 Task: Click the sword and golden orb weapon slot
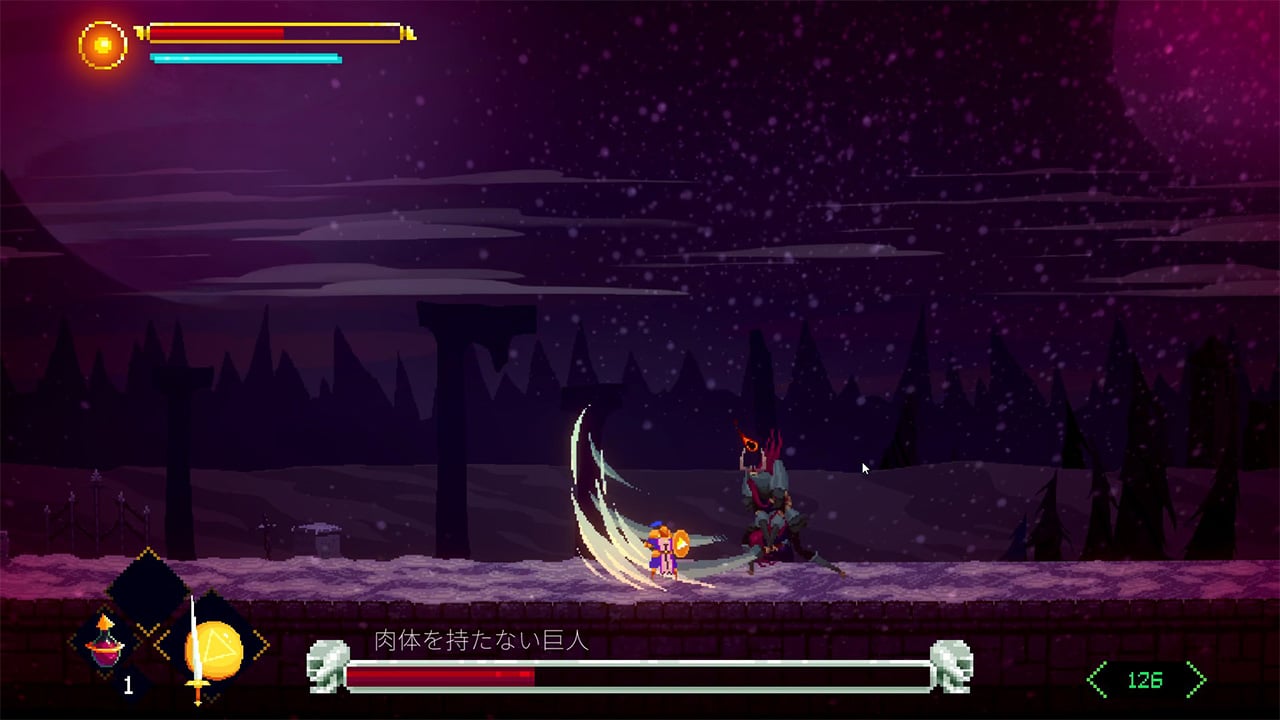tap(211, 646)
